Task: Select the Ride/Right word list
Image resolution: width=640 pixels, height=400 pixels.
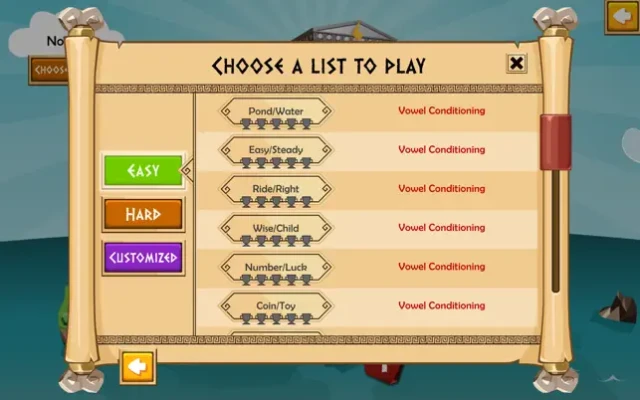Action: tap(275, 189)
